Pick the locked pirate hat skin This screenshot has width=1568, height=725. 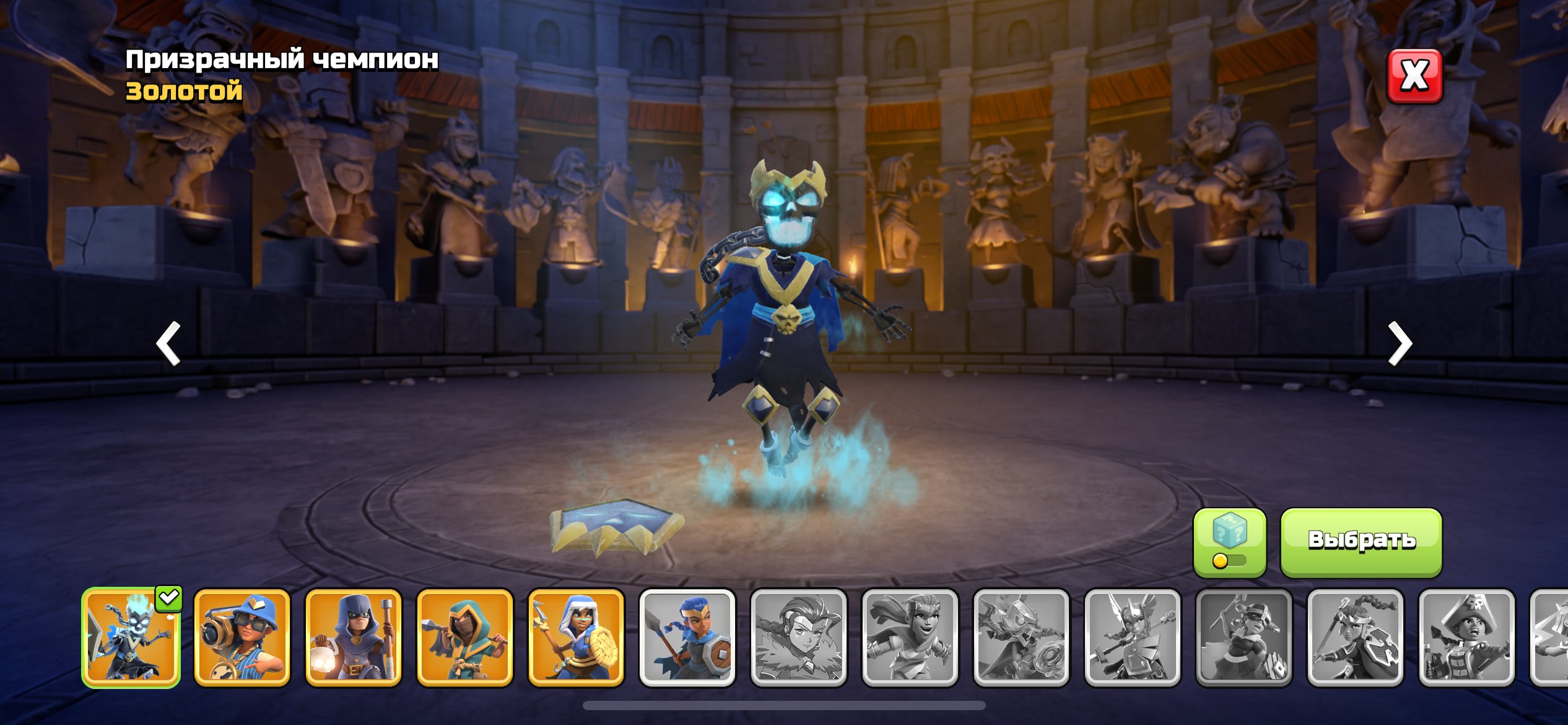[x=1467, y=638]
